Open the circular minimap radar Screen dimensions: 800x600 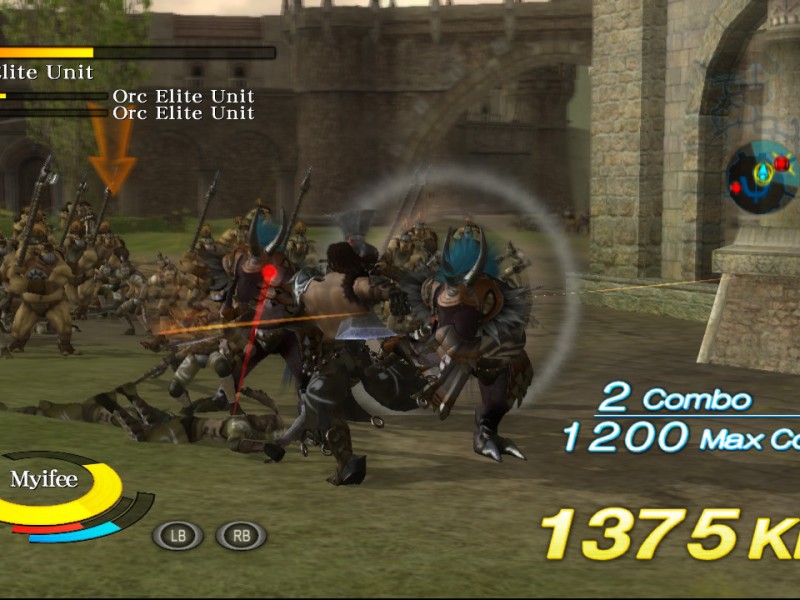762,177
